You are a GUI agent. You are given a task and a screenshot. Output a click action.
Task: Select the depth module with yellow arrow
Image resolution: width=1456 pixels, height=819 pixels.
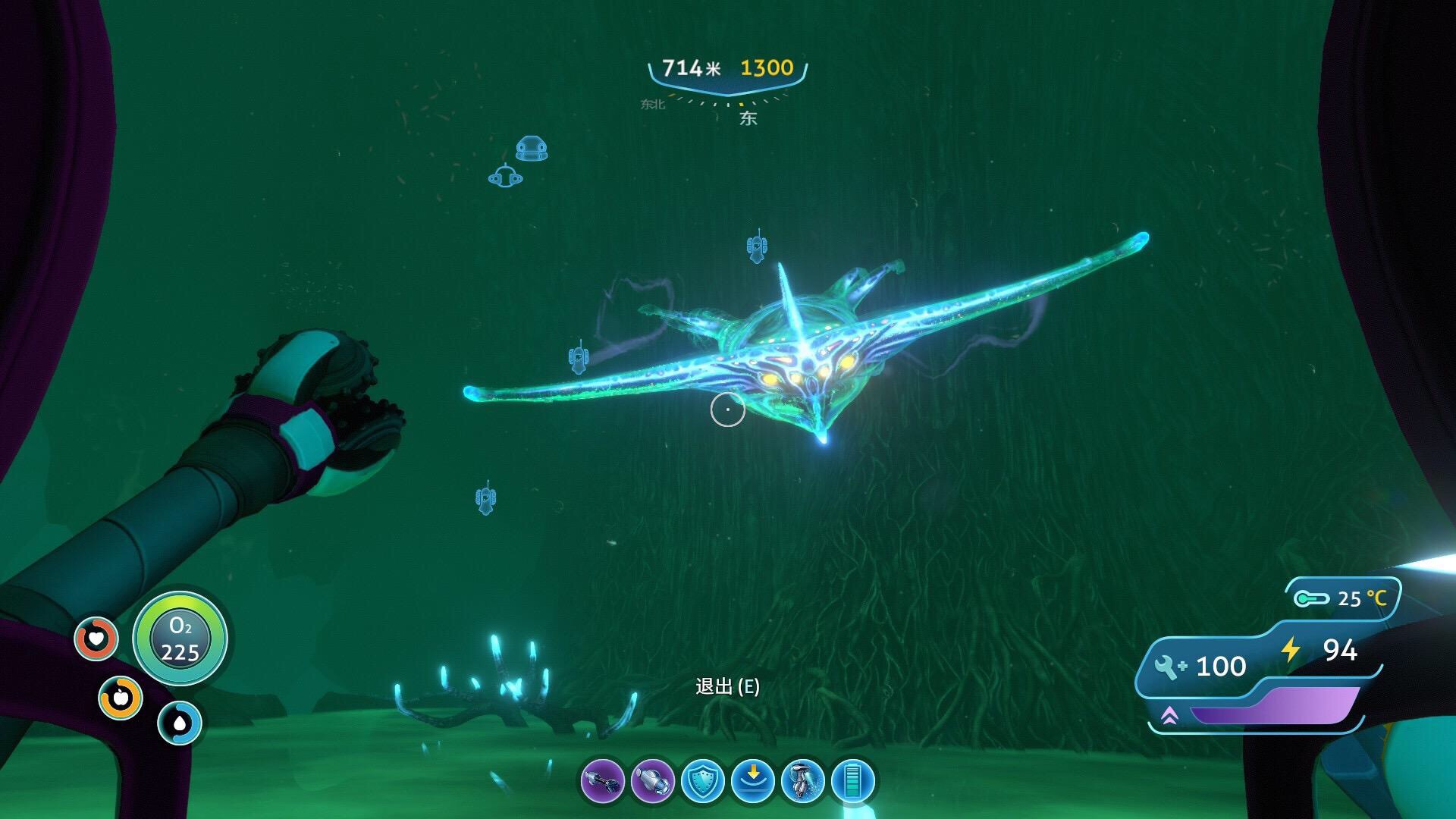[752, 781]
